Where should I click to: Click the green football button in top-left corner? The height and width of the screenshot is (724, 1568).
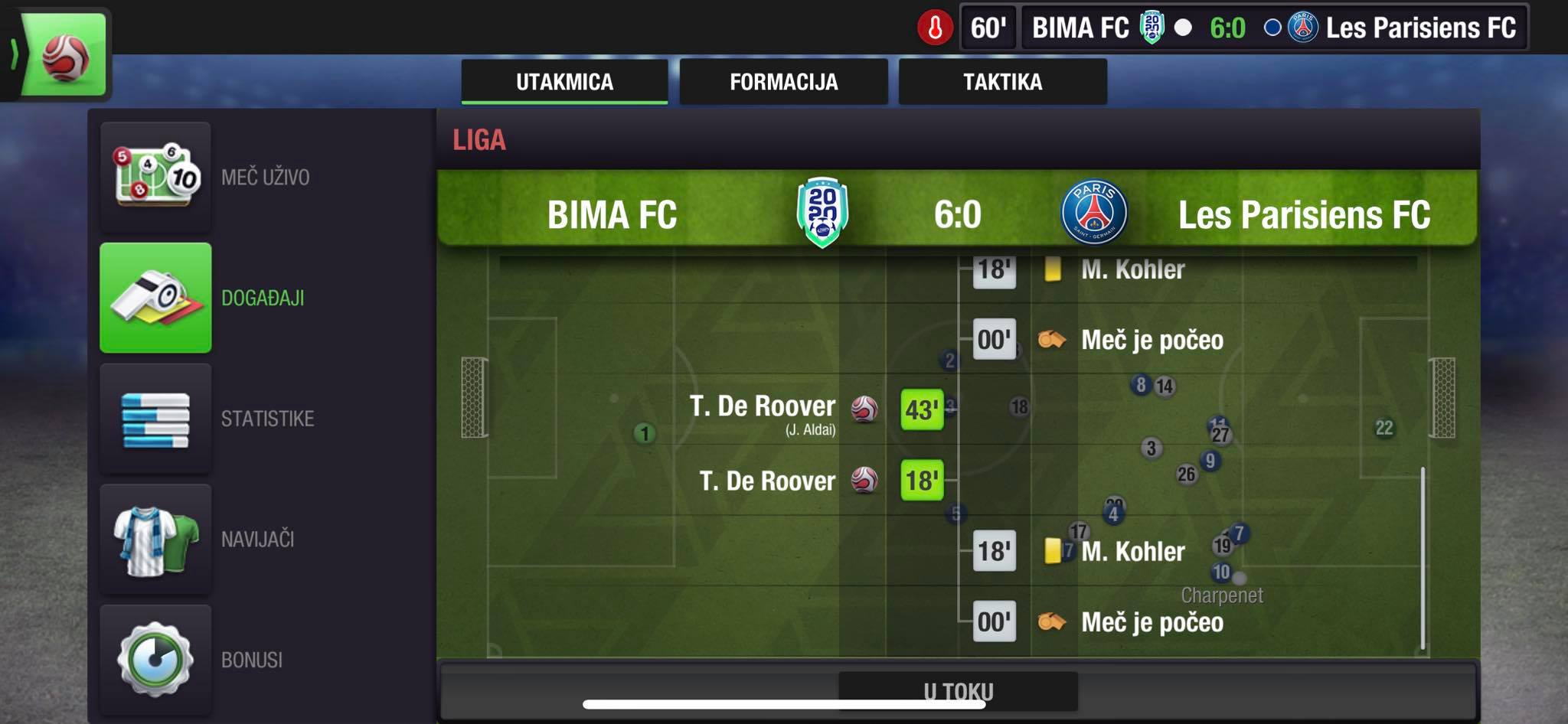(65, 55)
